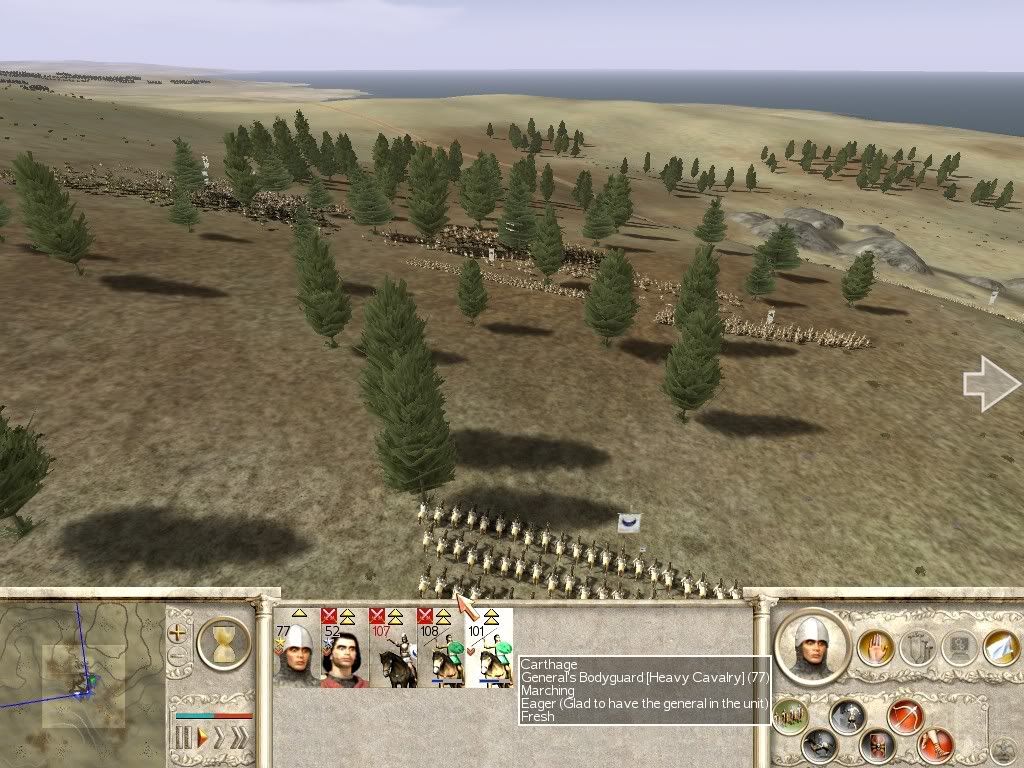Click the hourglass battle timer button
The image size is (1024, 768).
(x=224, y=643)
